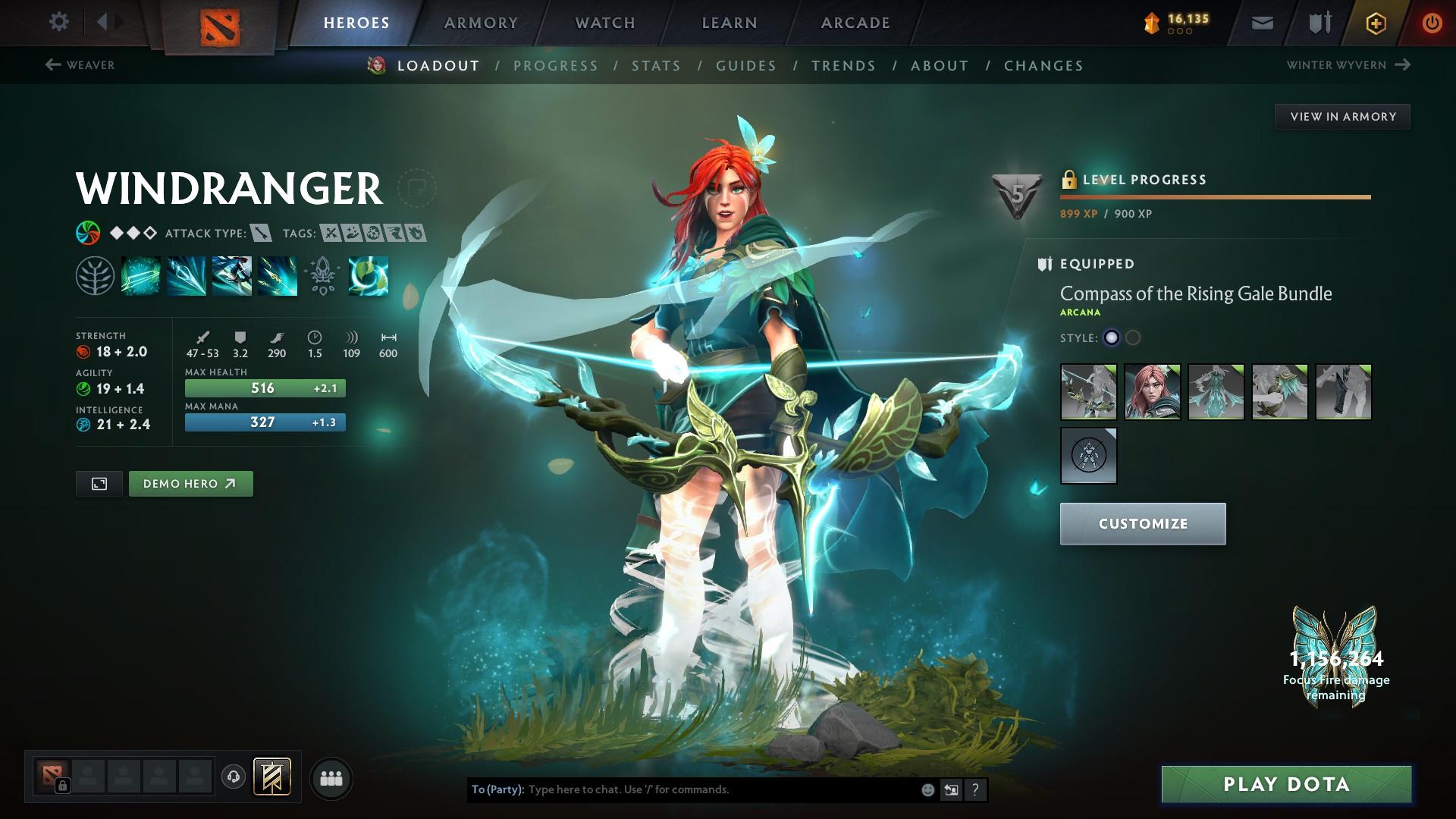Image resolution: width=1456 pixels, height=819 pixels.
Task: Select Windranger's Shackleshot ability icon
Action: [140, 275]
